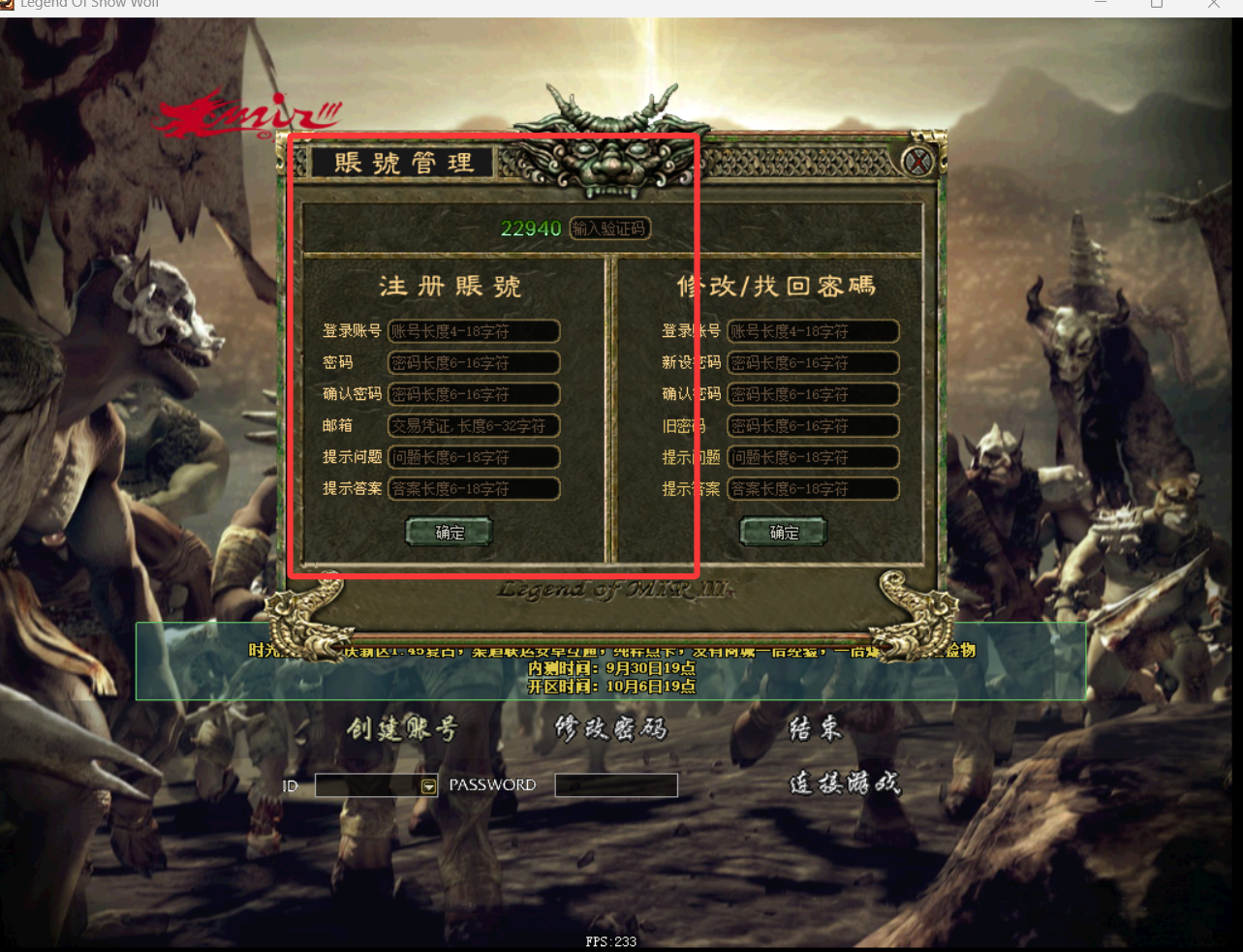Click 连接游戏 to connect to game
Viewport: 1243px width, 952px height.
point(845,783)
